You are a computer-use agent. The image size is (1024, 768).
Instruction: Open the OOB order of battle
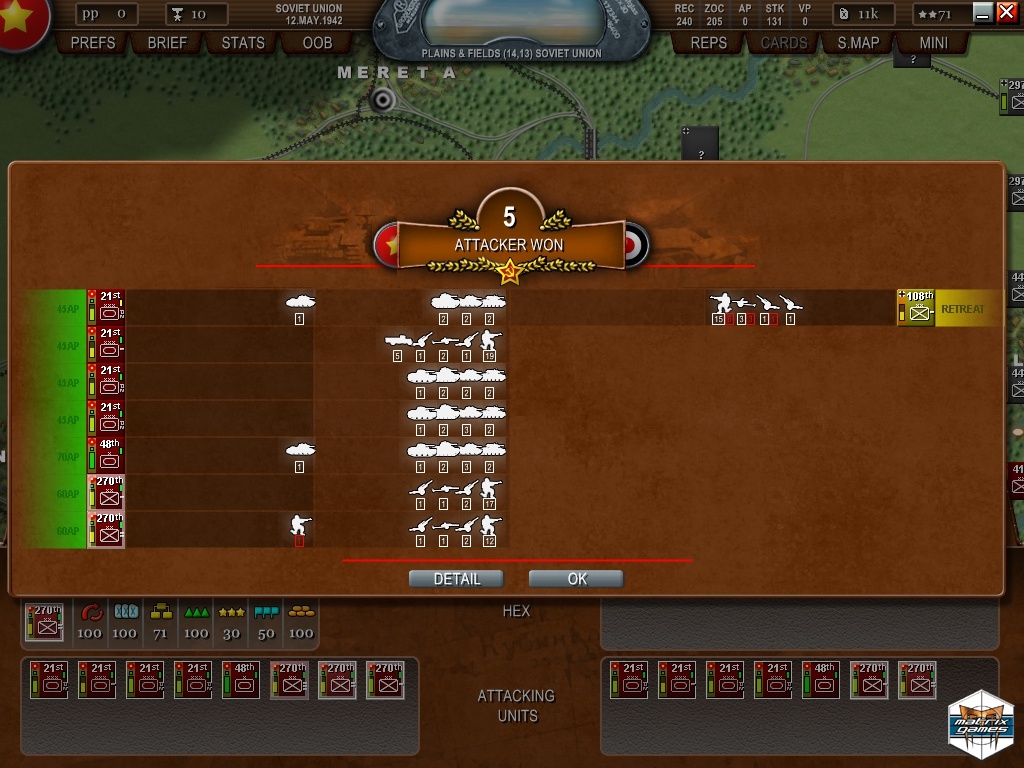pyautogui.click(x=317, y=43)
